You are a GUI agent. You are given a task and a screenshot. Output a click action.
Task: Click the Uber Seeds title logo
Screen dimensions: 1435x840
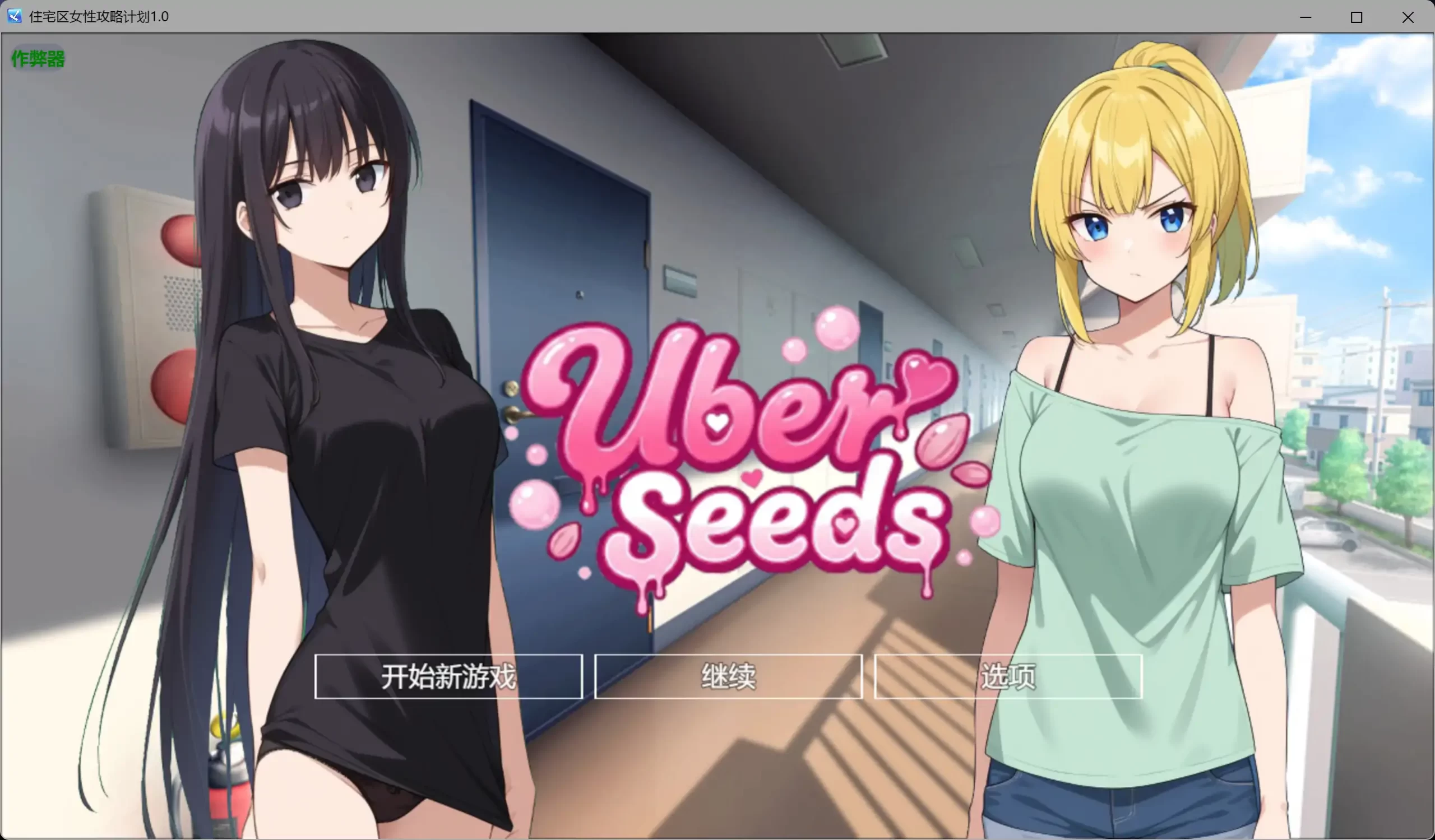740,455
